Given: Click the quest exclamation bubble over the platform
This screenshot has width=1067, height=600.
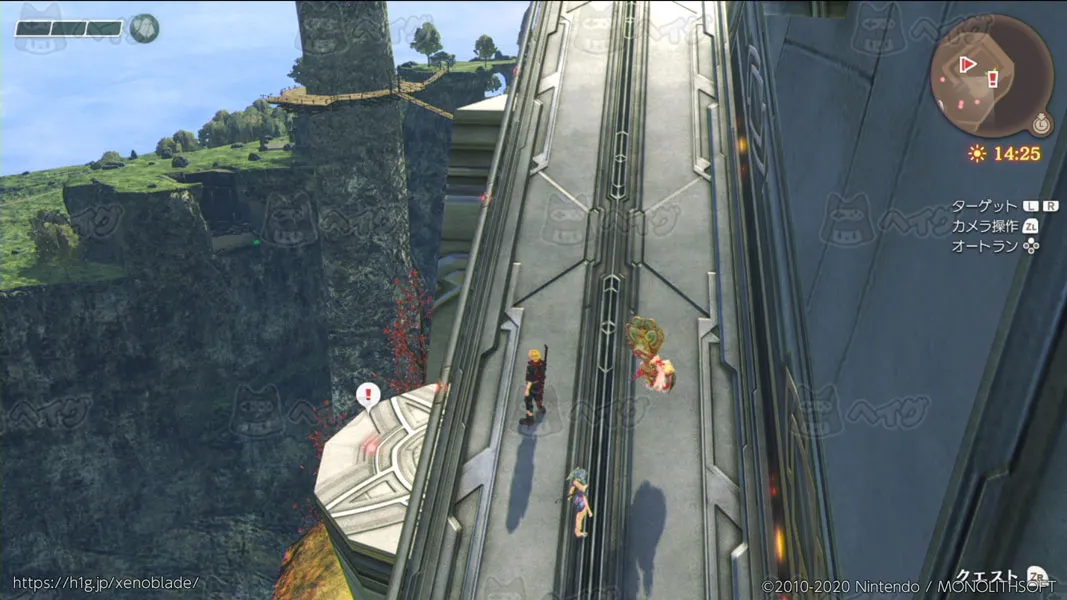Looking at the screenshot, I should click(368, 395).
